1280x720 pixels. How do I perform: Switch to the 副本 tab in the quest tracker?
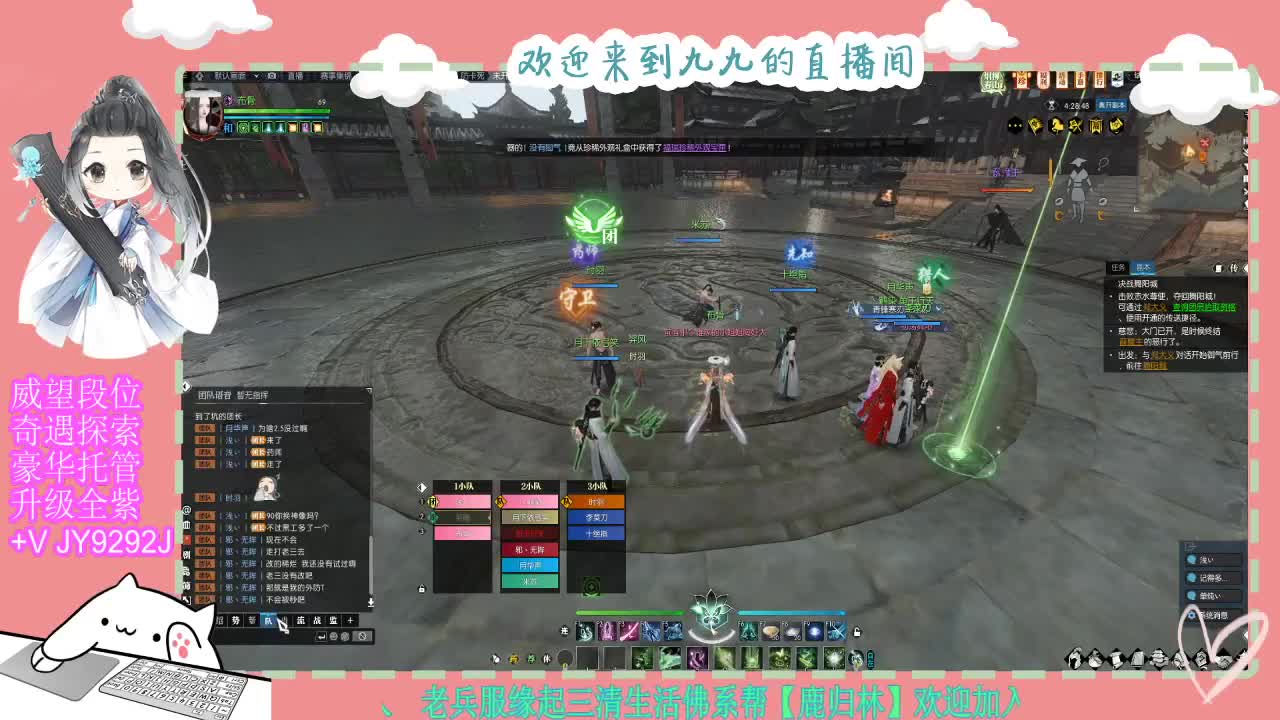[x=1143, y=267]
